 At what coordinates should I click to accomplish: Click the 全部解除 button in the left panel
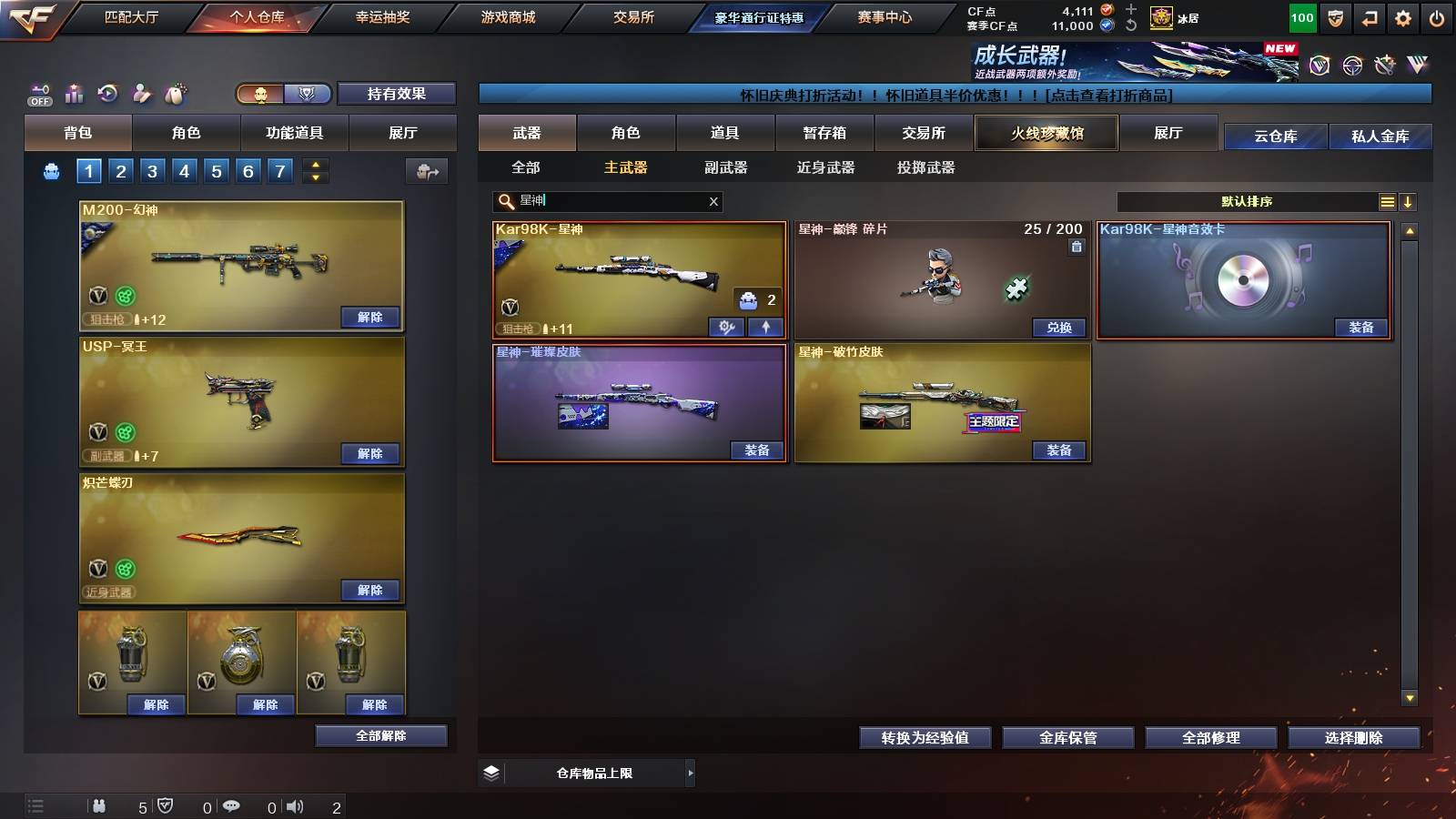coord(380,735)
